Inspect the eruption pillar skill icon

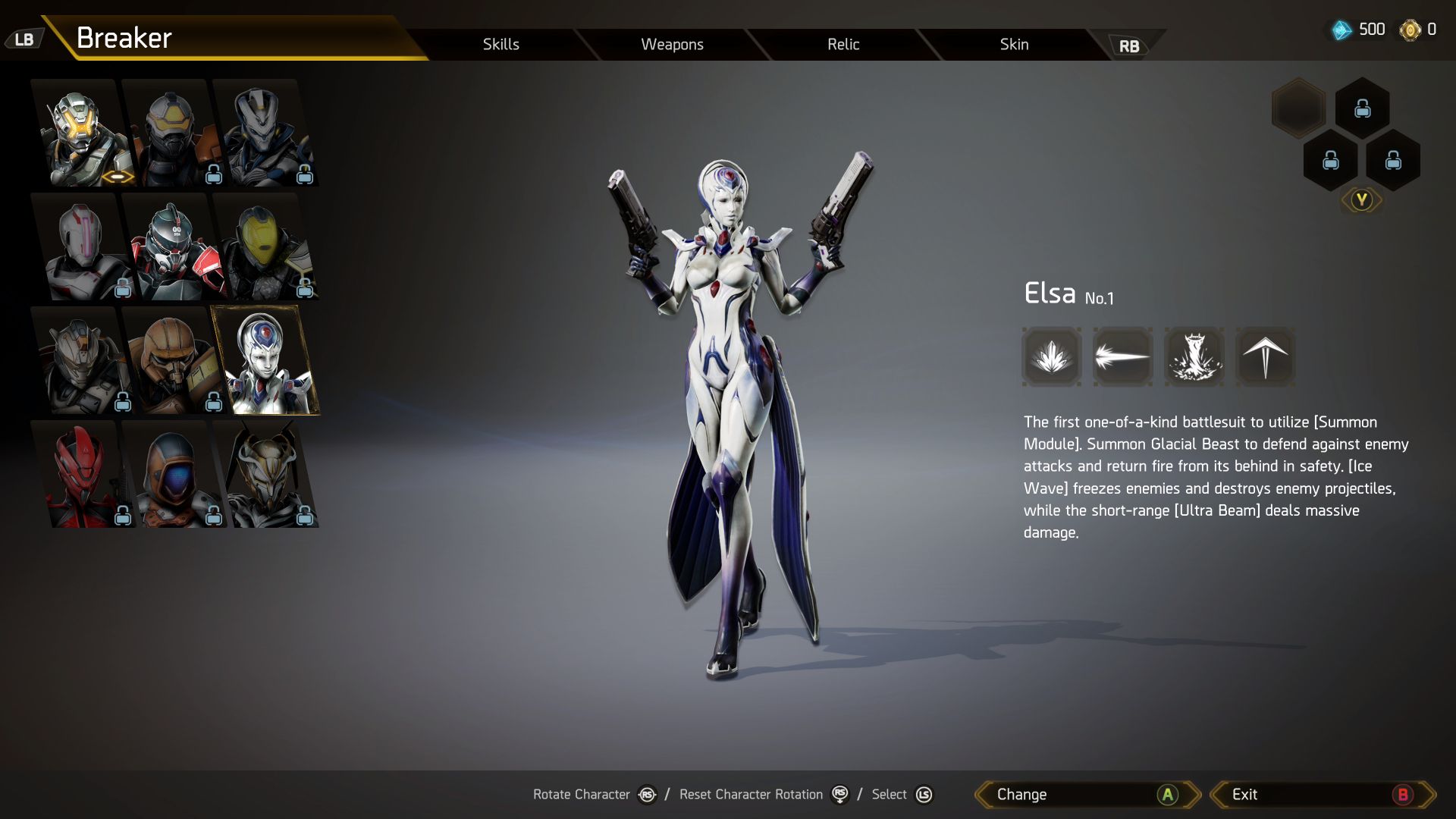(x=1194, y=357)
